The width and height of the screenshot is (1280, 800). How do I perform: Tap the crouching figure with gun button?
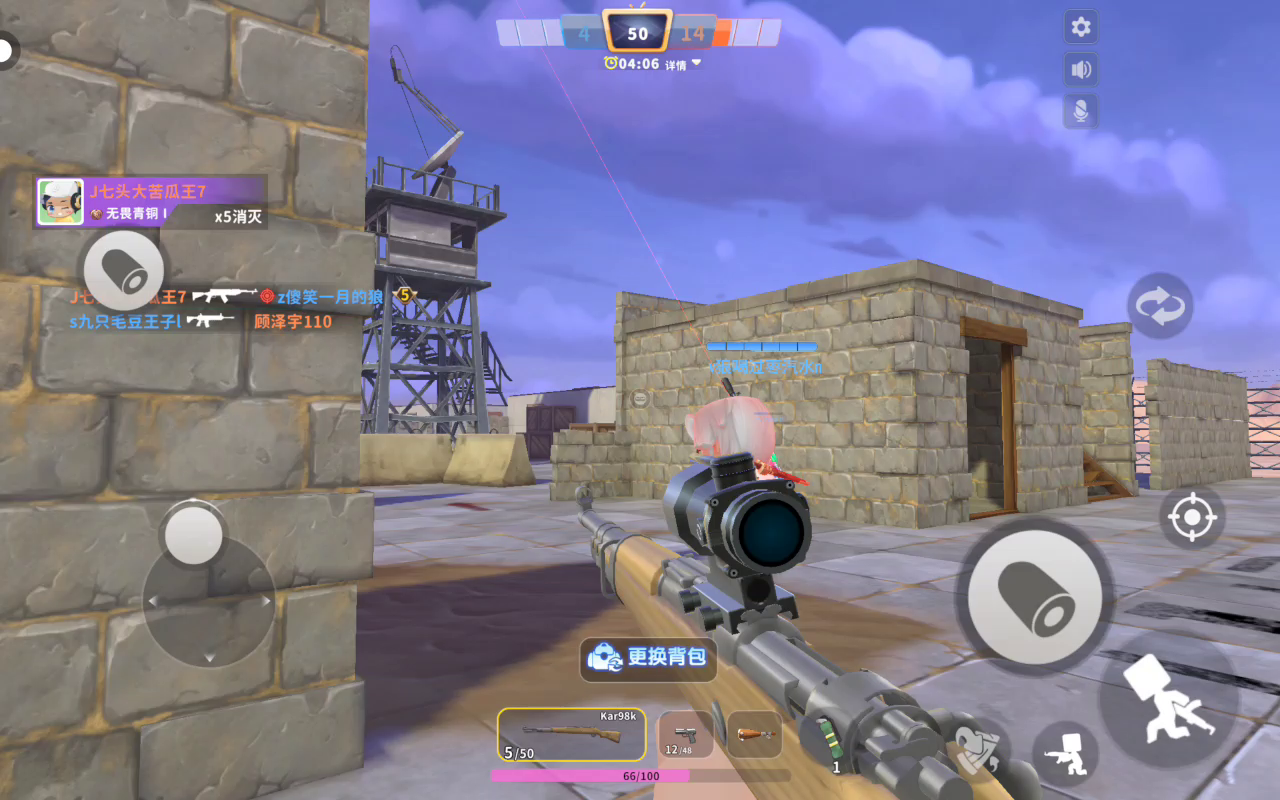click(1065, 752)
